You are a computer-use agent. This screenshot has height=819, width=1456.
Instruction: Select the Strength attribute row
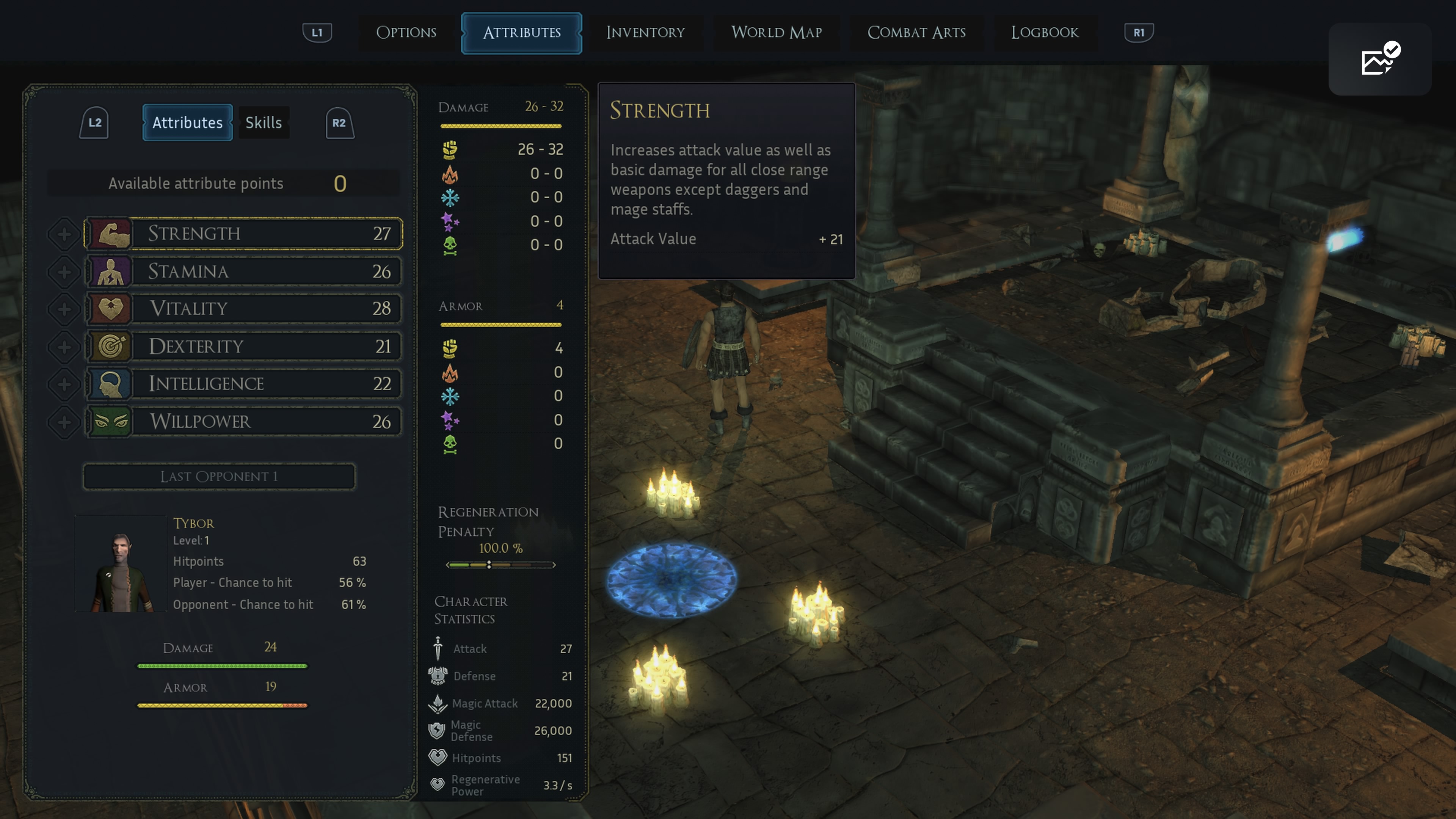(x=243, y=234)
